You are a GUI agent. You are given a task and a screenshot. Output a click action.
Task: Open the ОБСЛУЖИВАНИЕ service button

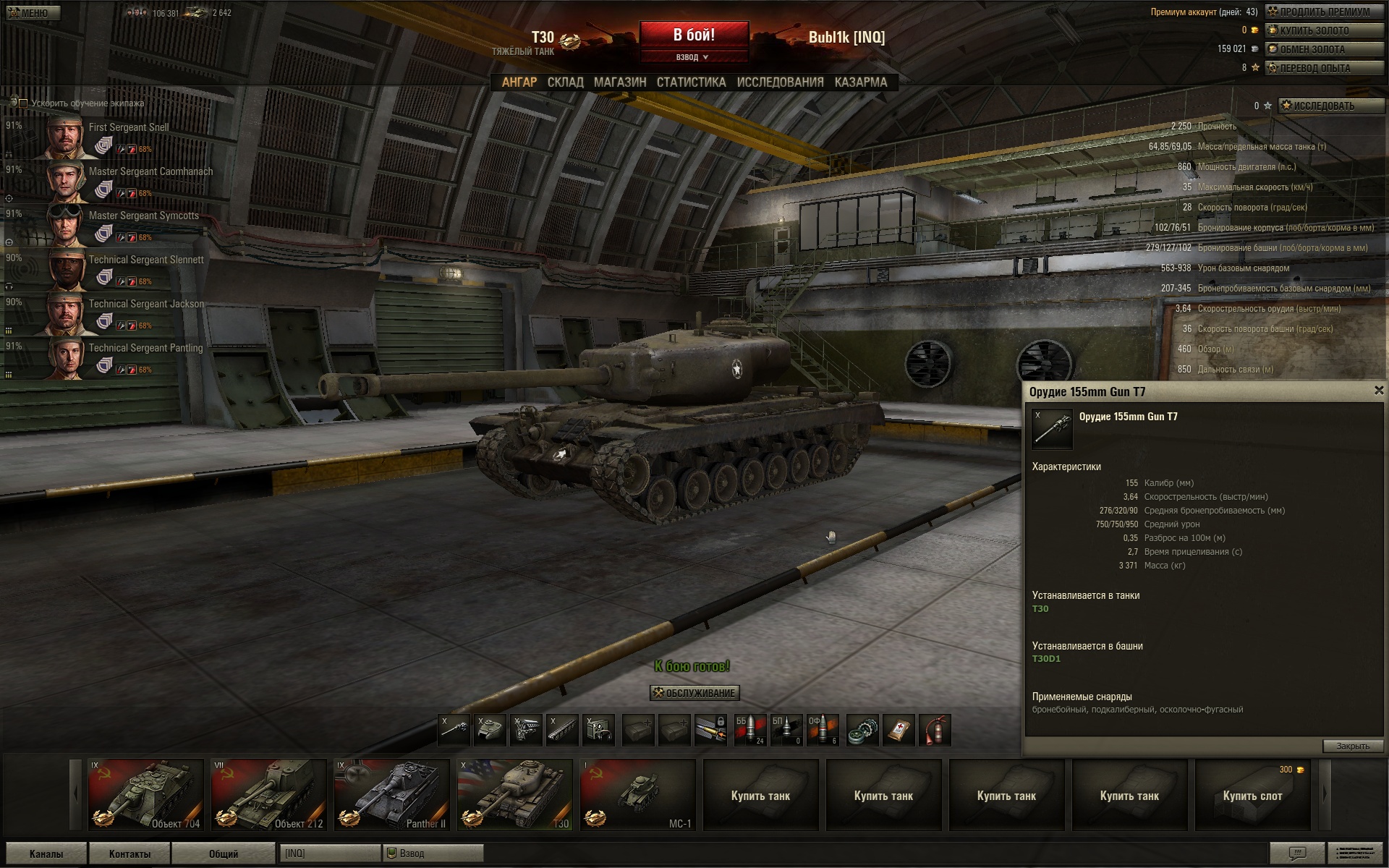point(694,693)
